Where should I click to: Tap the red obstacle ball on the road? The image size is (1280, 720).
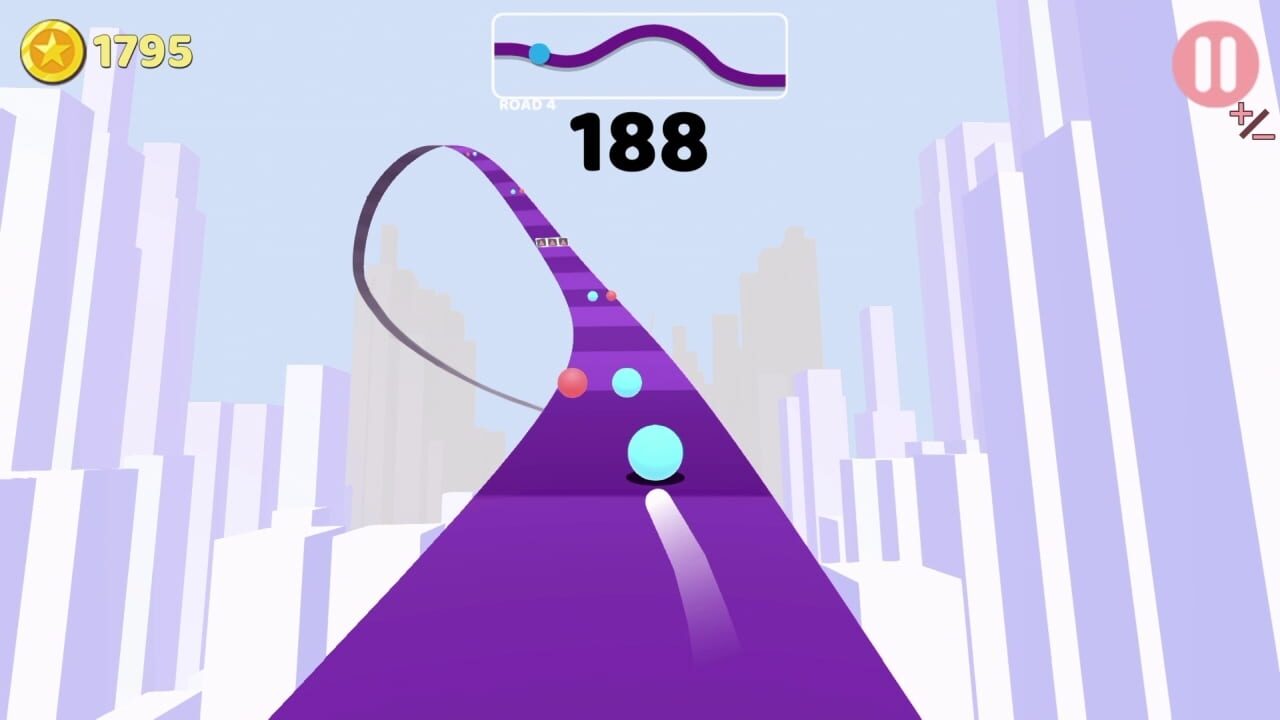[x=572, y=384]
